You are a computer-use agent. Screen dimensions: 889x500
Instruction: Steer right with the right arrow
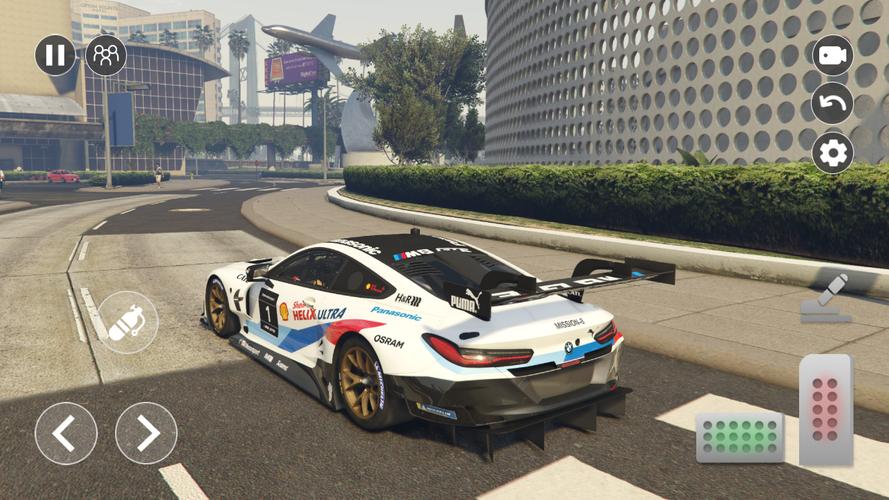coord(146,433)
